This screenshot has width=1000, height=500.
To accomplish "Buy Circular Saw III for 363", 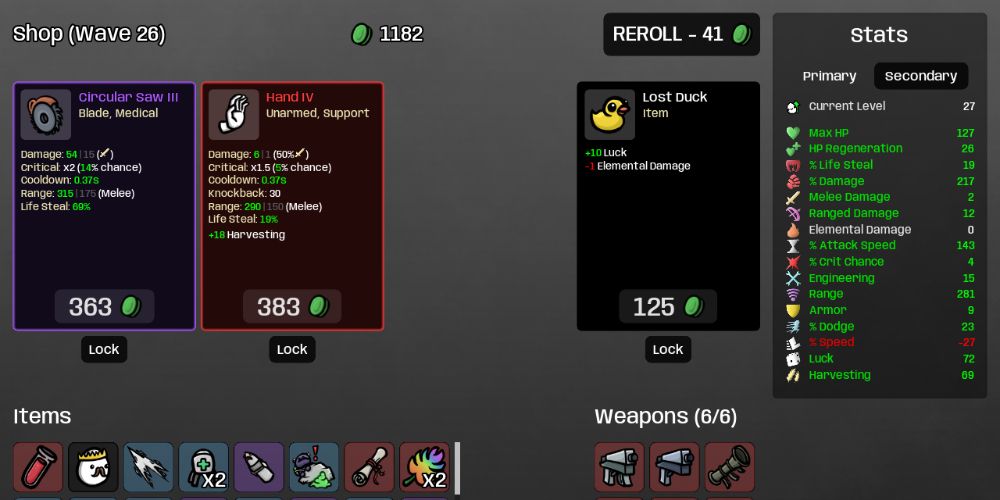I will [x=104, y=306].
